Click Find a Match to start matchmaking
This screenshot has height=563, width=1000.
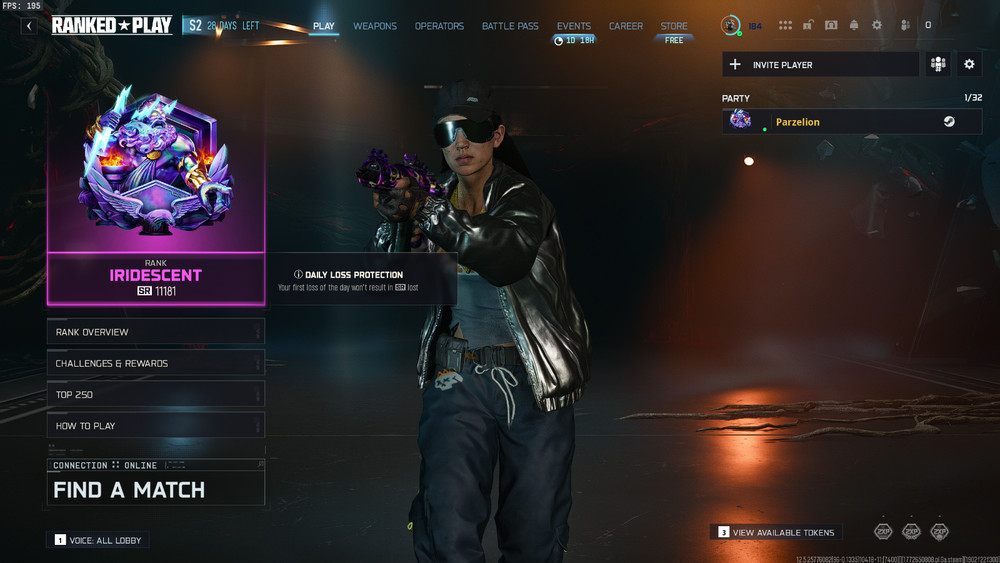pos(155,489)
